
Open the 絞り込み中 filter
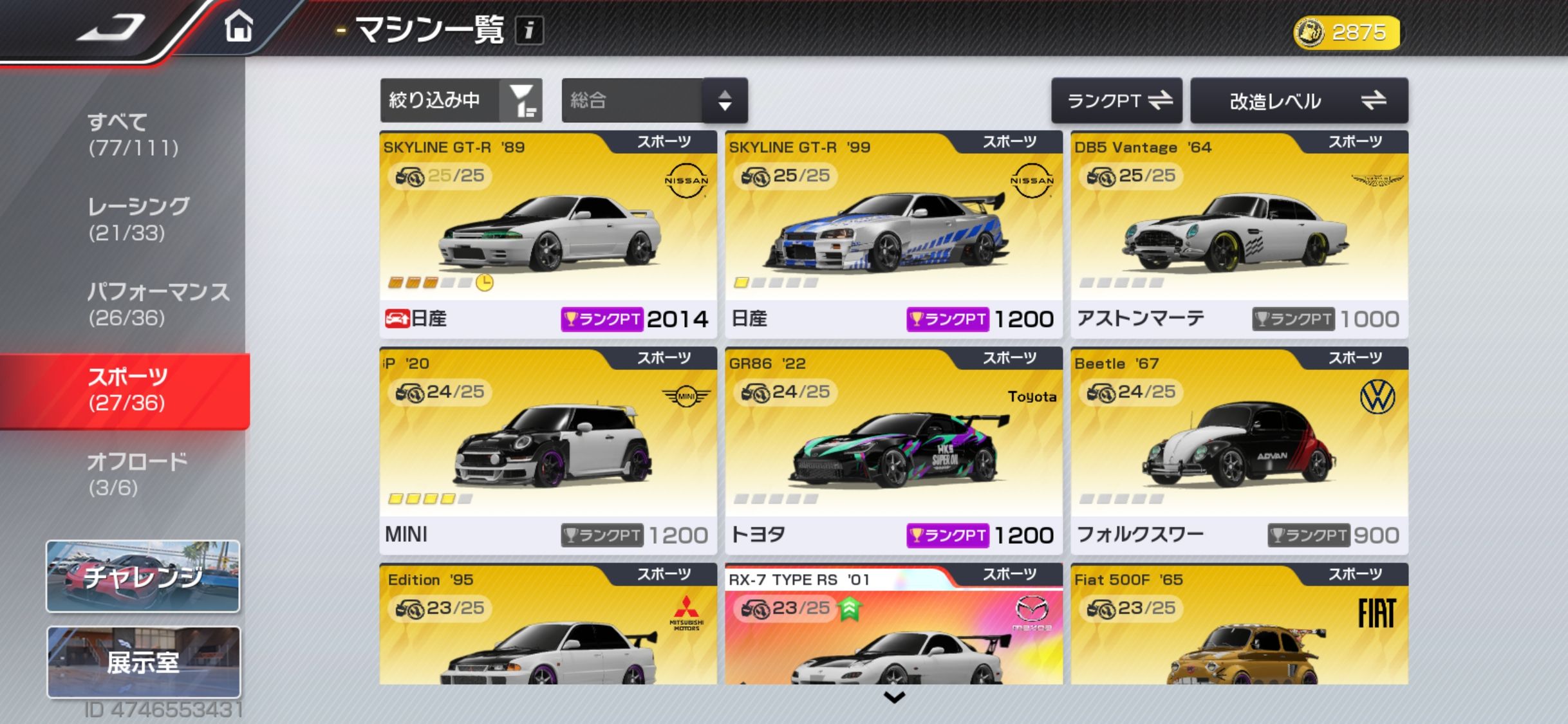click(461, 100)
